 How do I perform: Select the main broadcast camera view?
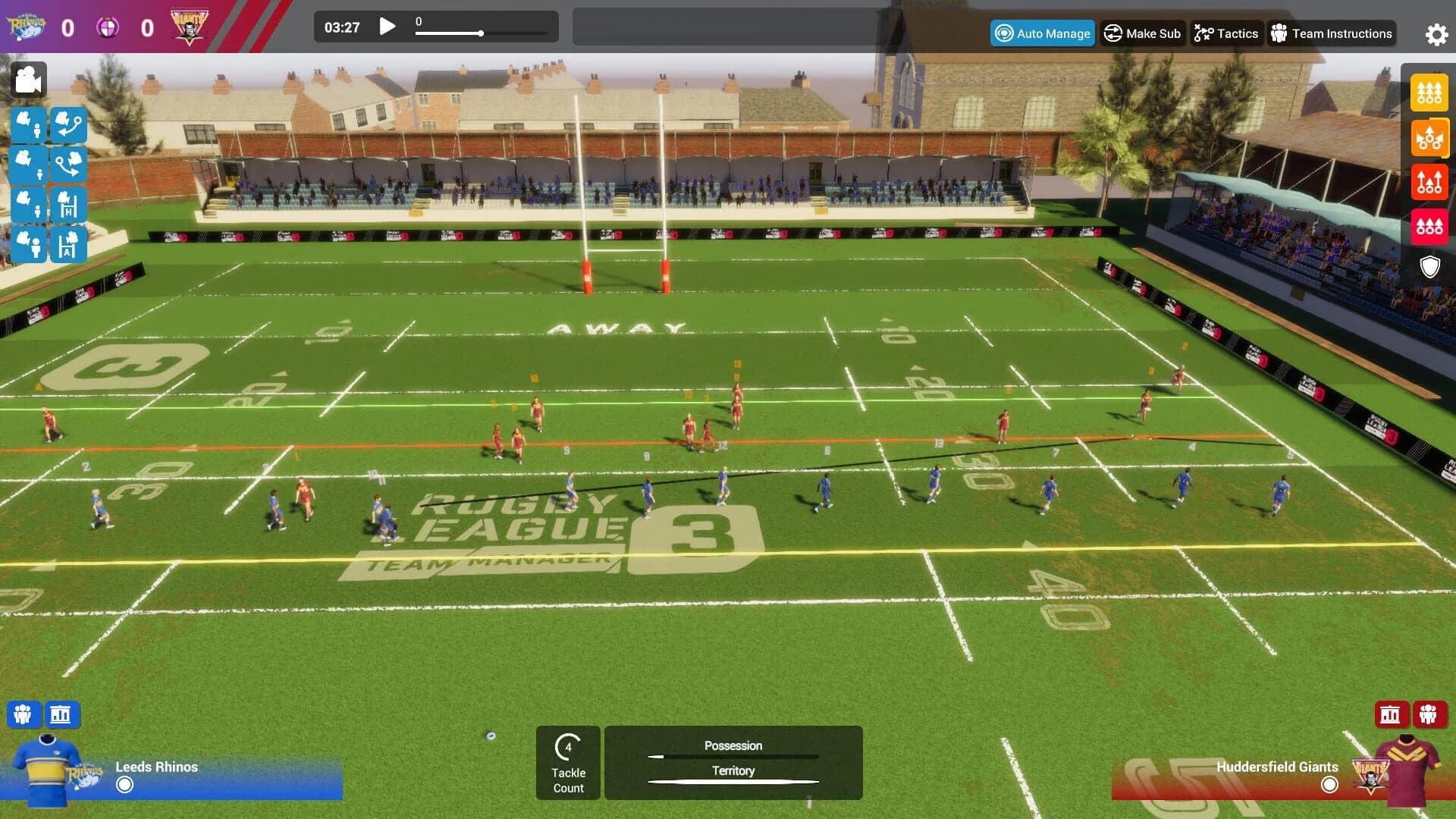30,80
